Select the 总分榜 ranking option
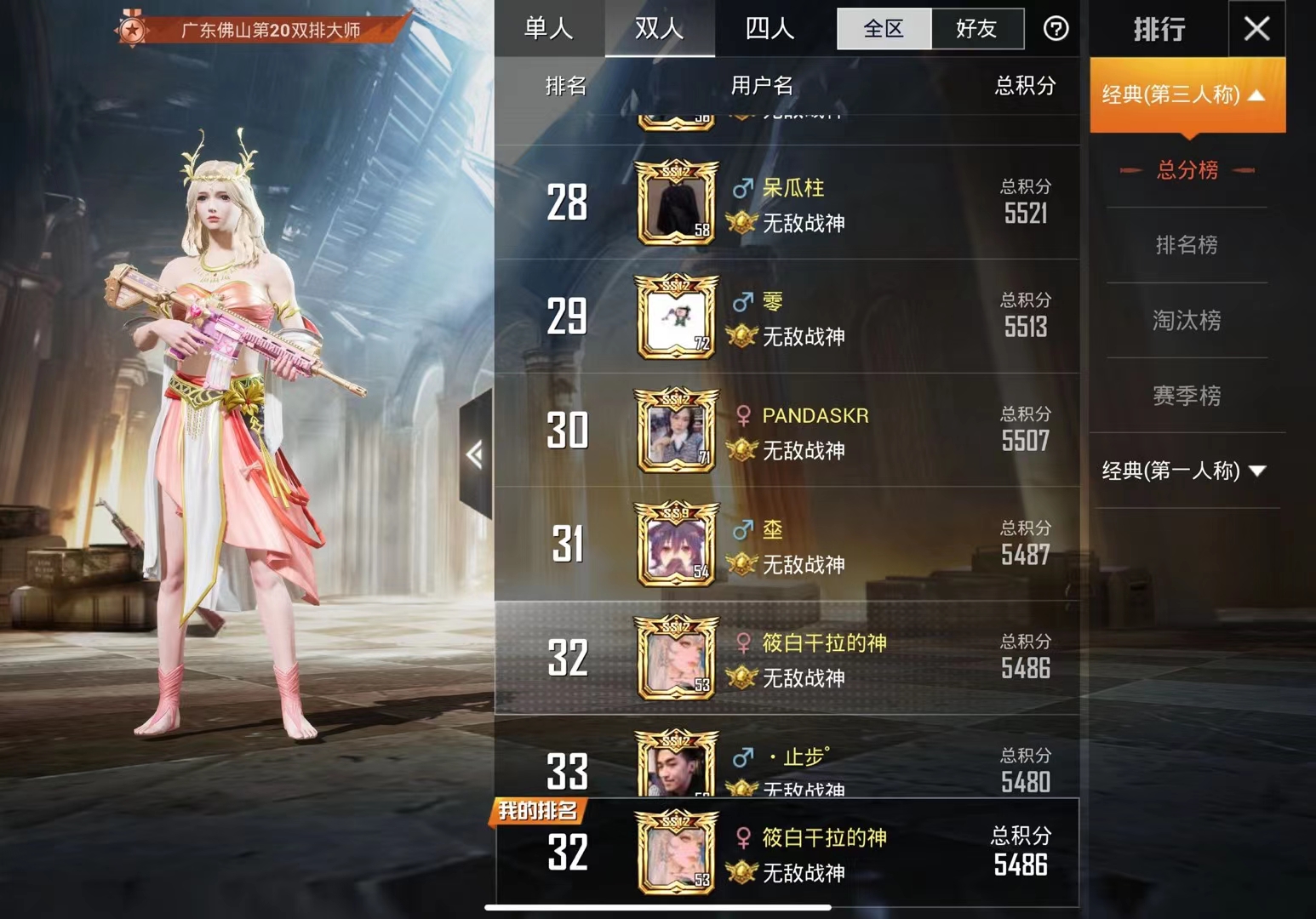The width and height of the screenshot is (1316, 919). (x=1186, y=171)
